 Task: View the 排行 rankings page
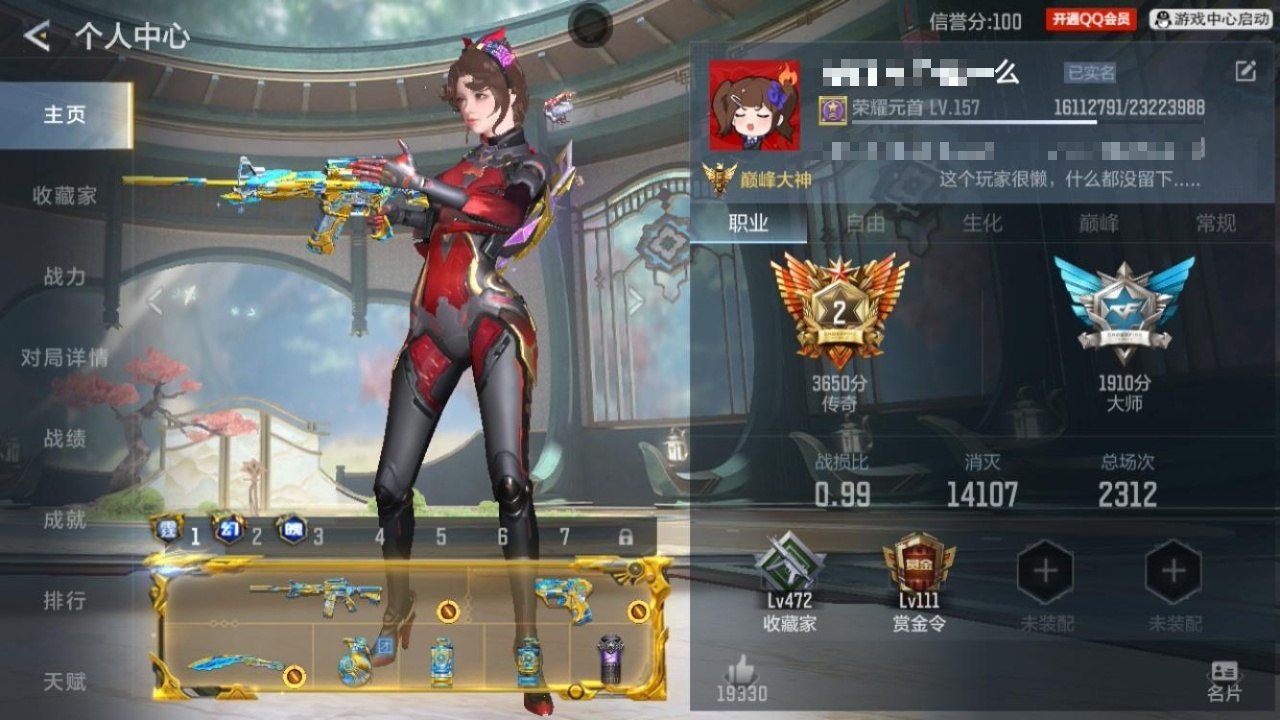click(x=64, y=600)
